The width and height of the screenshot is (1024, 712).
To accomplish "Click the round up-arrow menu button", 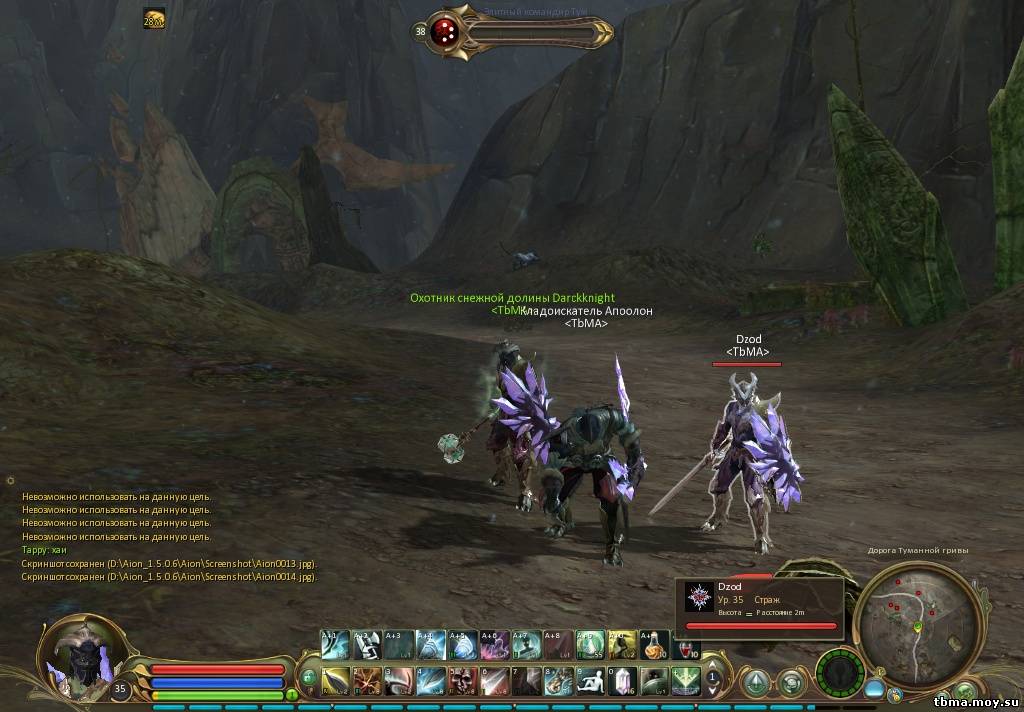I will 755,682.
